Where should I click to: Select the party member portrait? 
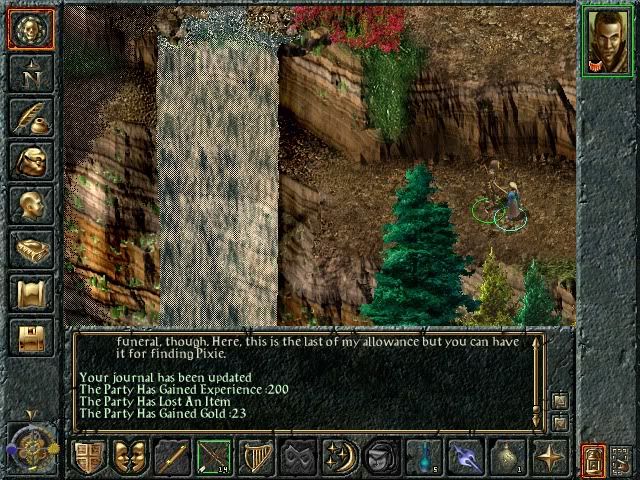(607, 39)
